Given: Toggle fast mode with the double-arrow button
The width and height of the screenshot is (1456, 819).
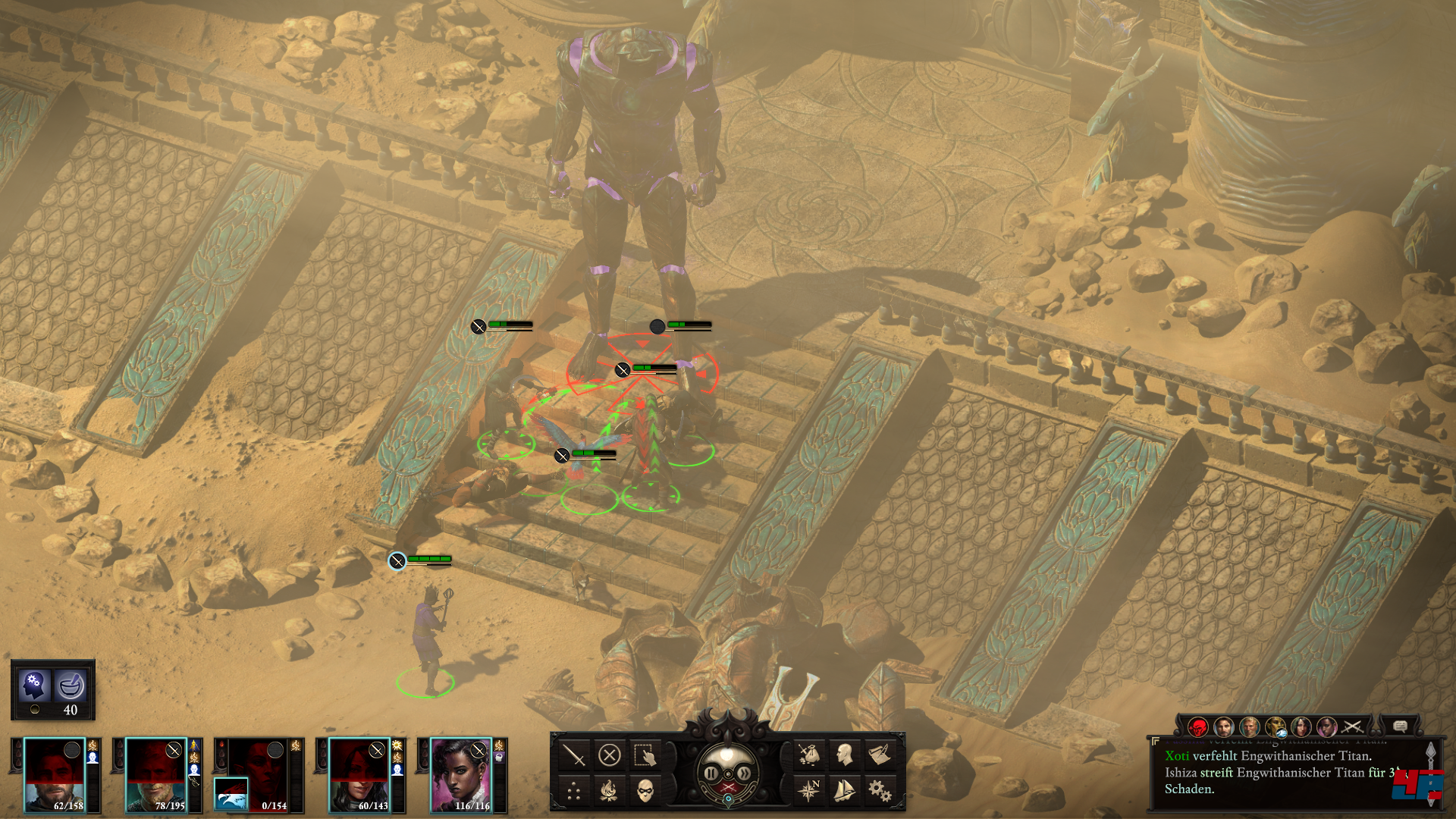Looking at the screenshot, I should click(x=745, y=773).
